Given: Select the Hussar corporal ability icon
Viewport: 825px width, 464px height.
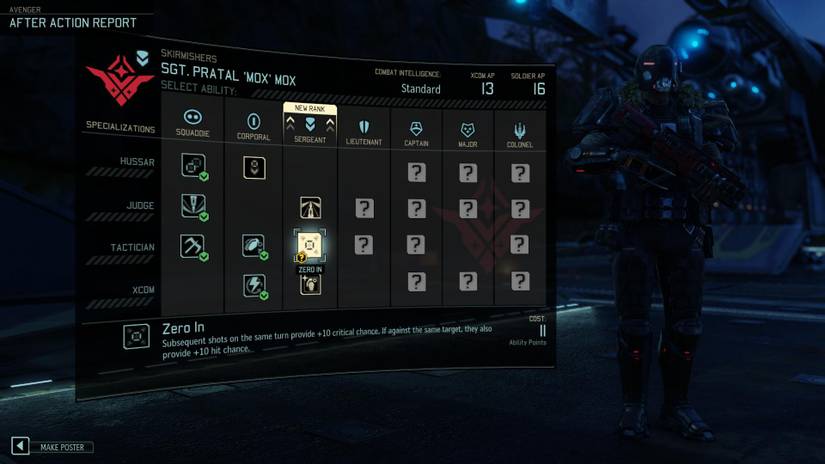Looking at the screenshot, I should 254,167.
